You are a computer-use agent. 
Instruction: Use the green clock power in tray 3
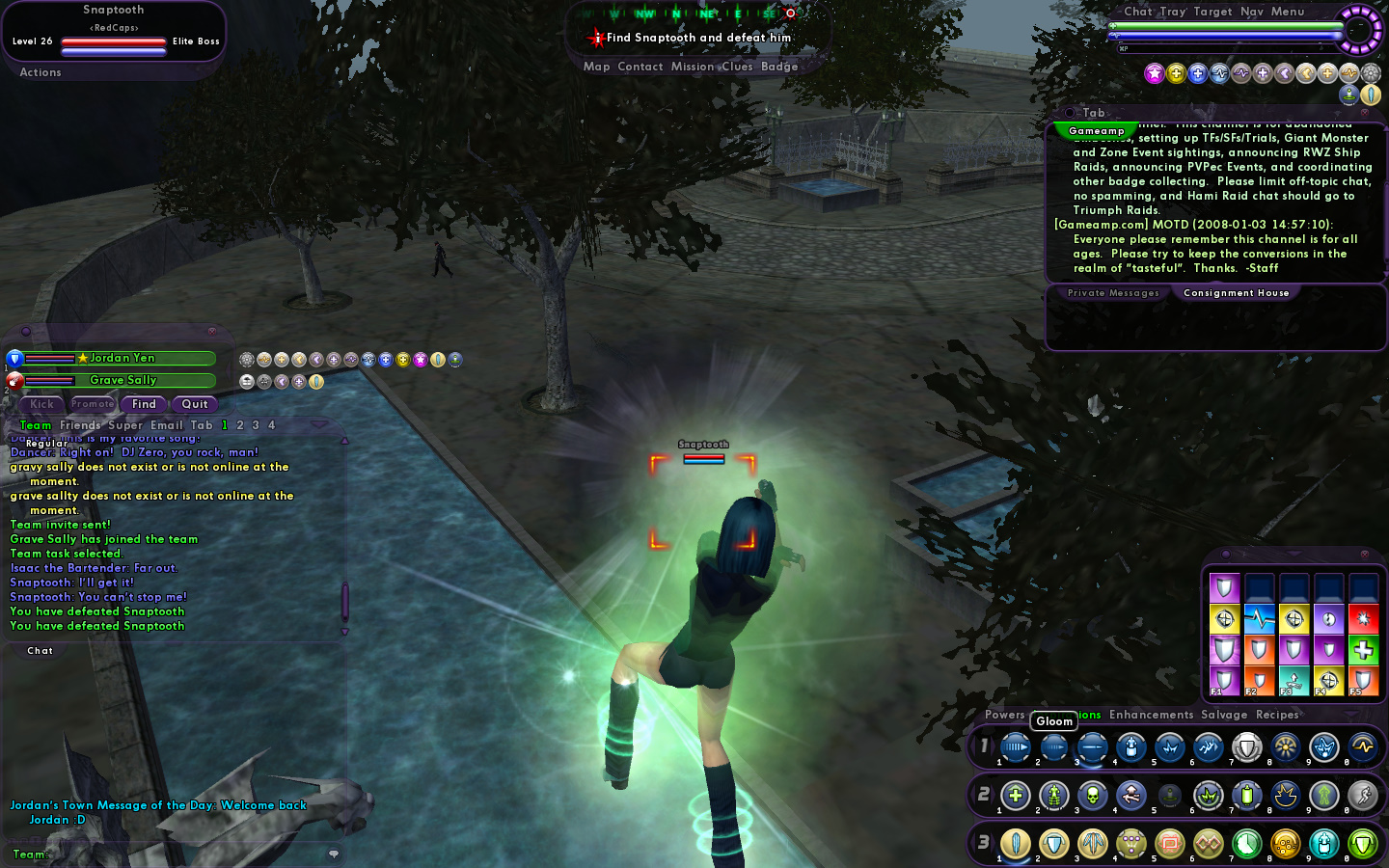pos(1246,844)
